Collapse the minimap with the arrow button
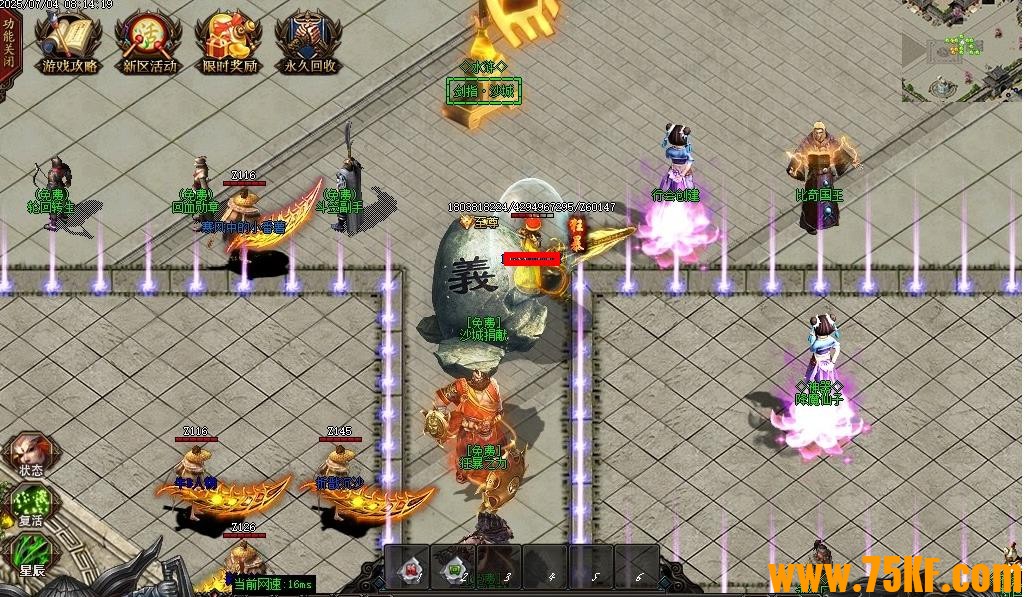 (x=914, y=50)
